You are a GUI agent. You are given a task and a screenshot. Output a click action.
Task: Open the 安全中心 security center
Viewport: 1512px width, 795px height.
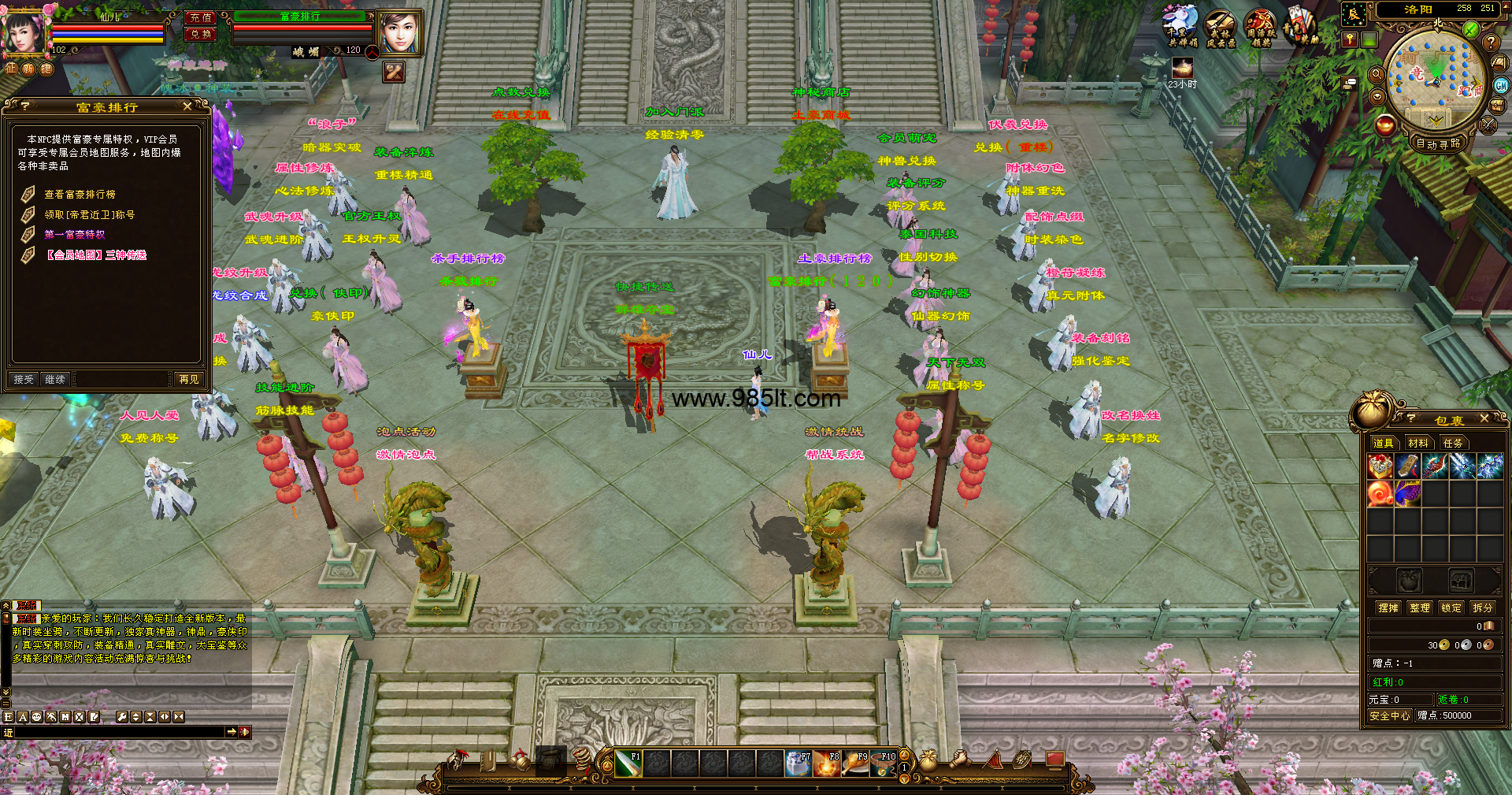1389,716
